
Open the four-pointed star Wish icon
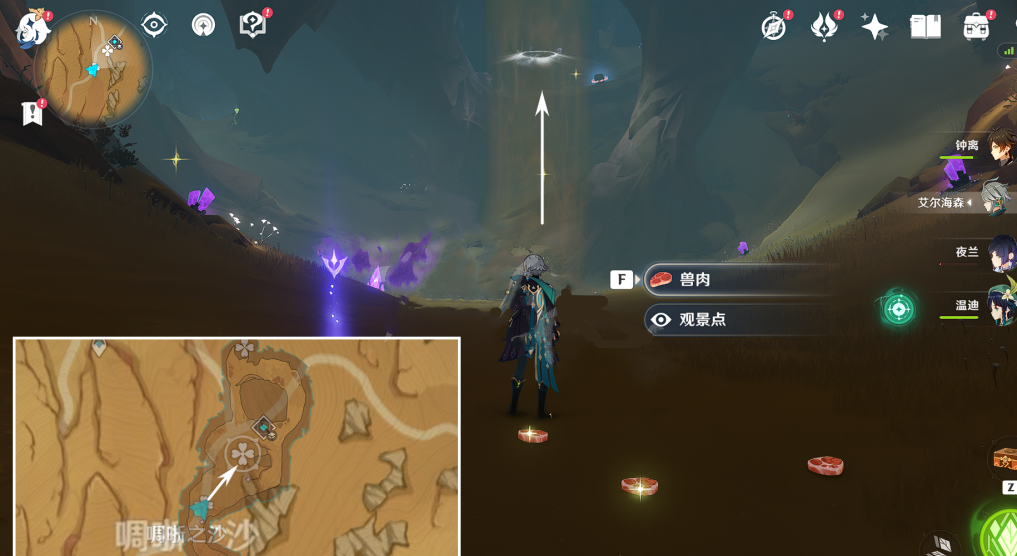click(875, 27)
